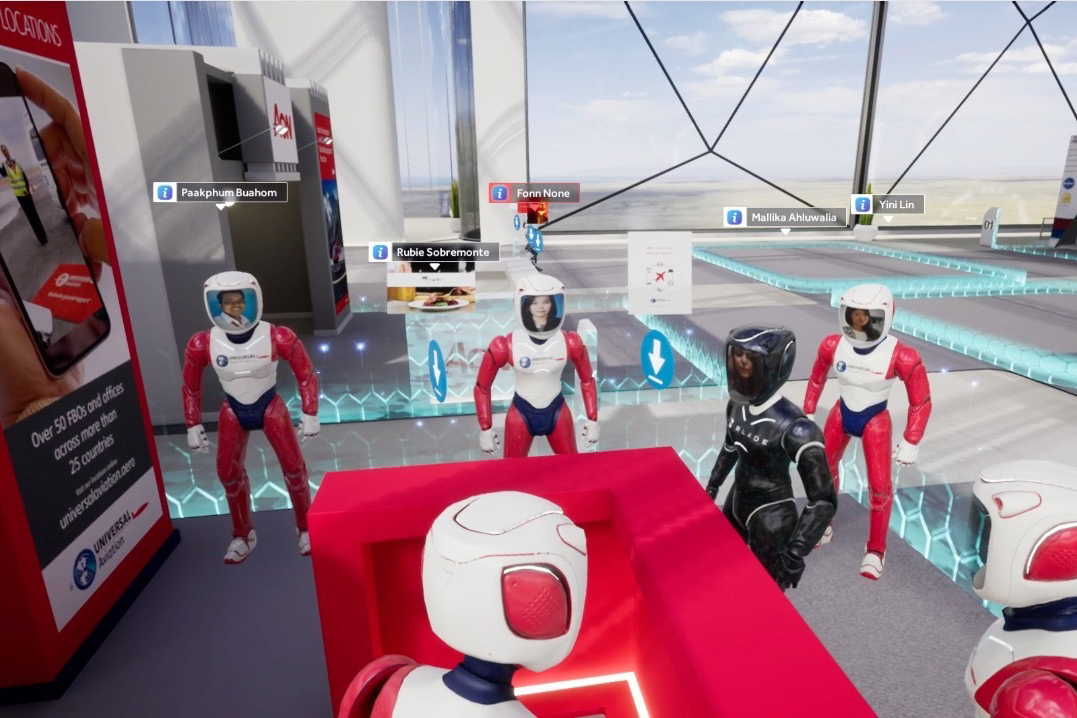Screen dimensions: 1077x718
Task: Open Paakphum Buahom's info icon
Action: tap(166, 192)
